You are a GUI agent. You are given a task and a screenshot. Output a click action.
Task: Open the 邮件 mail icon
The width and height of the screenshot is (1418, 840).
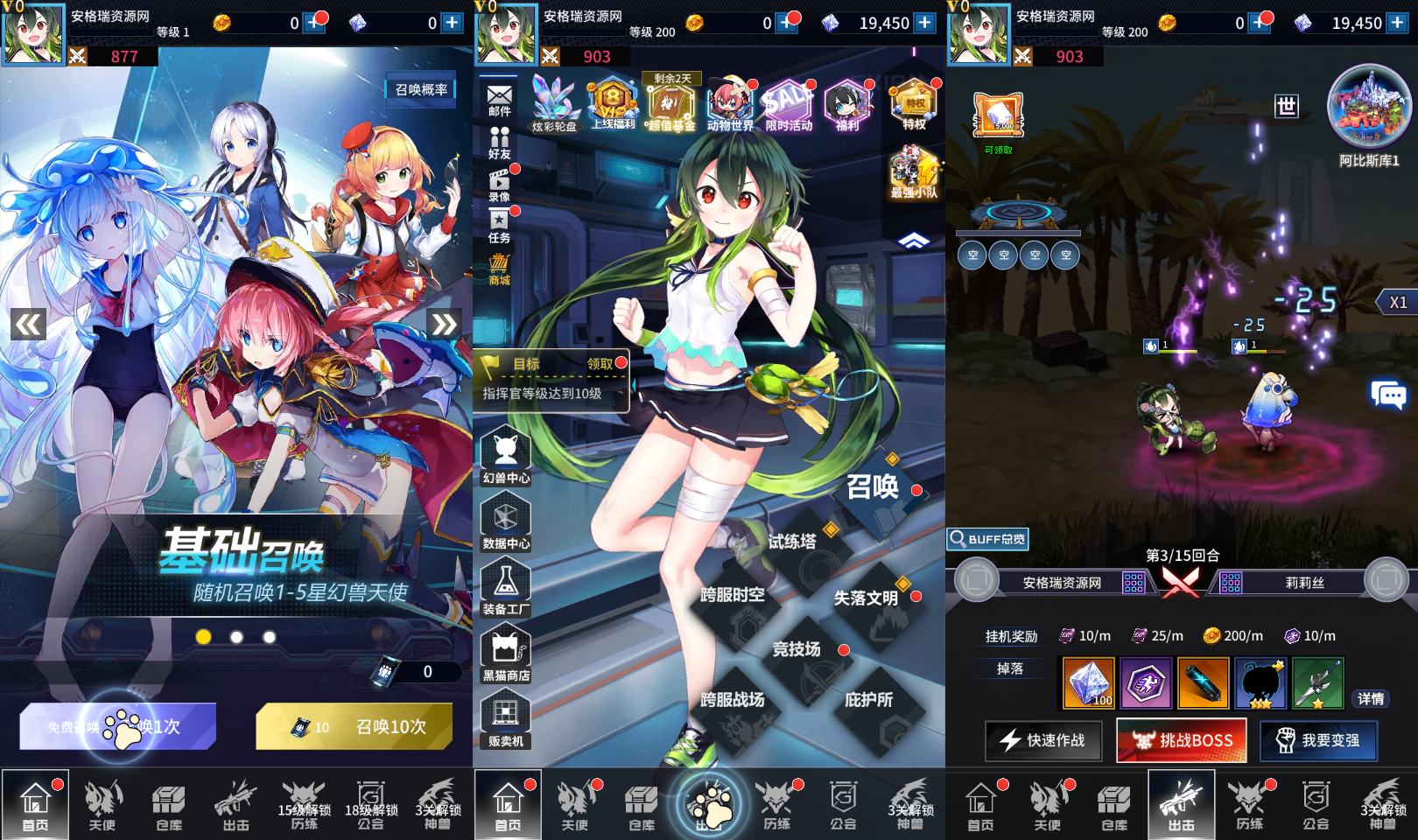(500, 94)
